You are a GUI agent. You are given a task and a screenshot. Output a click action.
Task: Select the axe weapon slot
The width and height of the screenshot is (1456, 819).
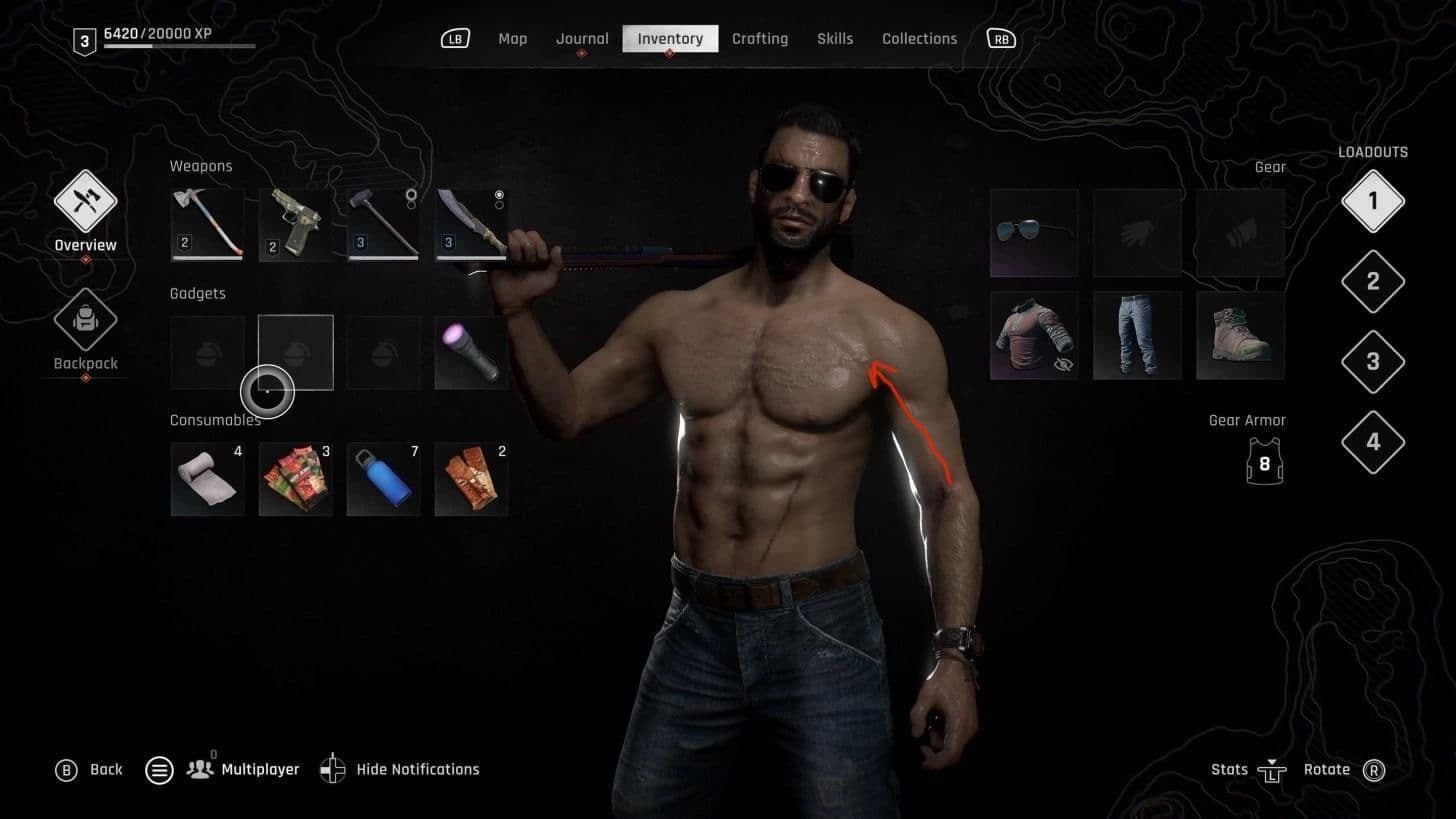point(207,225)
